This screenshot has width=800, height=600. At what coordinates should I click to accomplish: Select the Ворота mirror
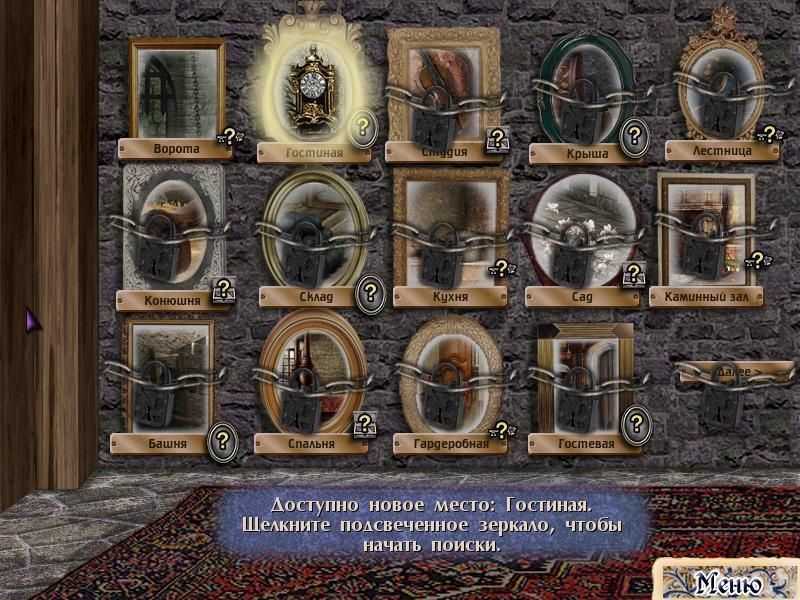point(176,88)
